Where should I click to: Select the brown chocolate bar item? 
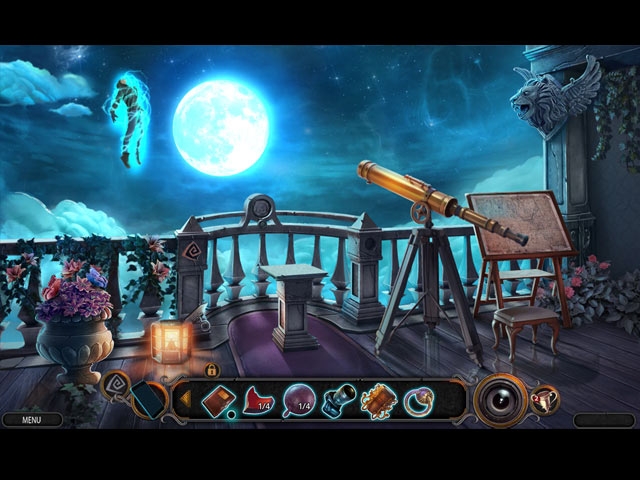(x=379, y=401)
